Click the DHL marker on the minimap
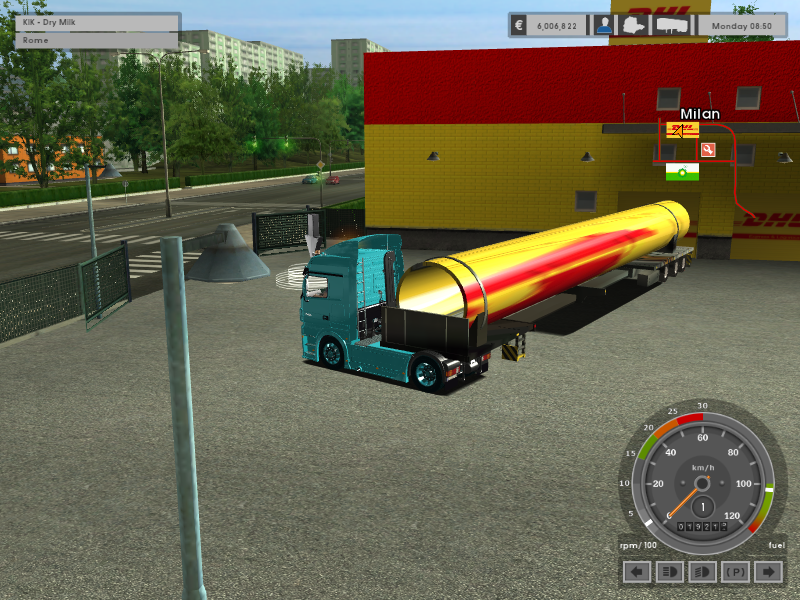The height and width of the screenshot is (600, 800). (683, 130)
